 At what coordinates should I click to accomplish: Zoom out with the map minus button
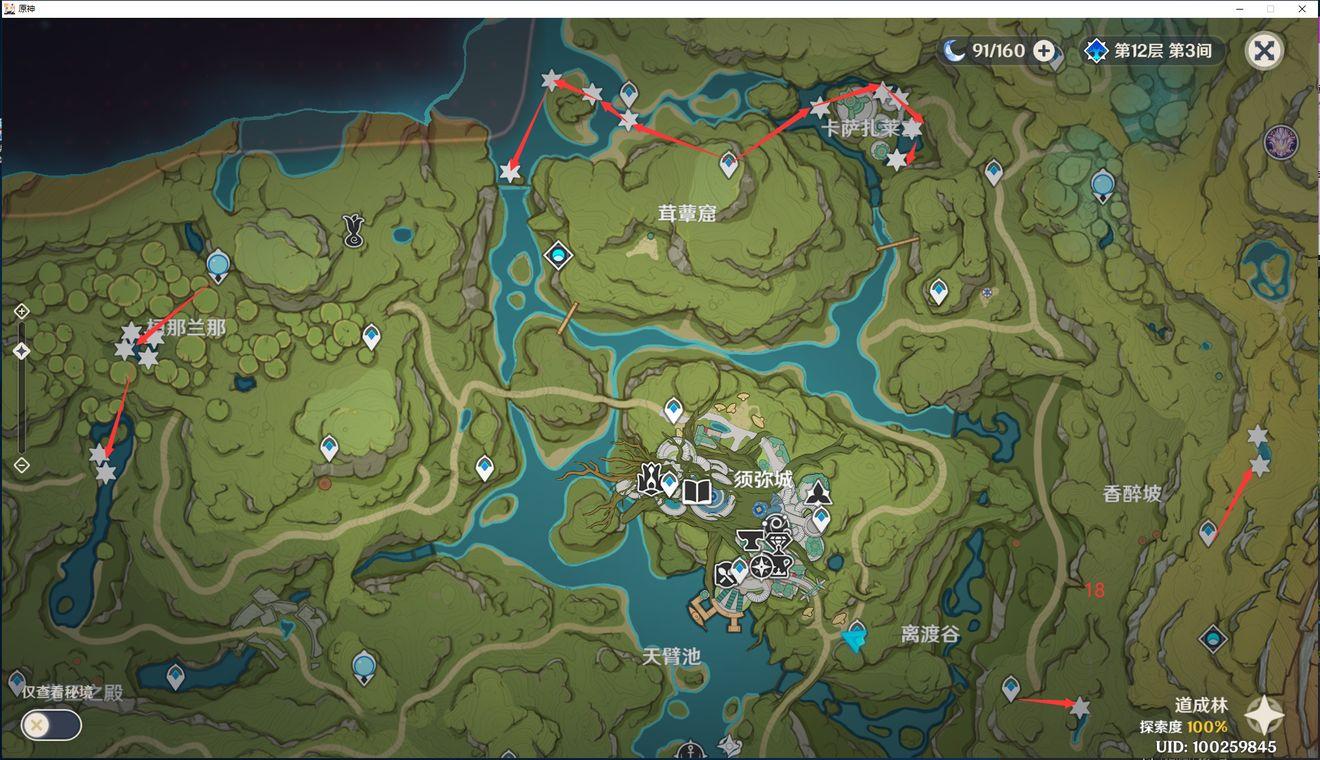22,465
